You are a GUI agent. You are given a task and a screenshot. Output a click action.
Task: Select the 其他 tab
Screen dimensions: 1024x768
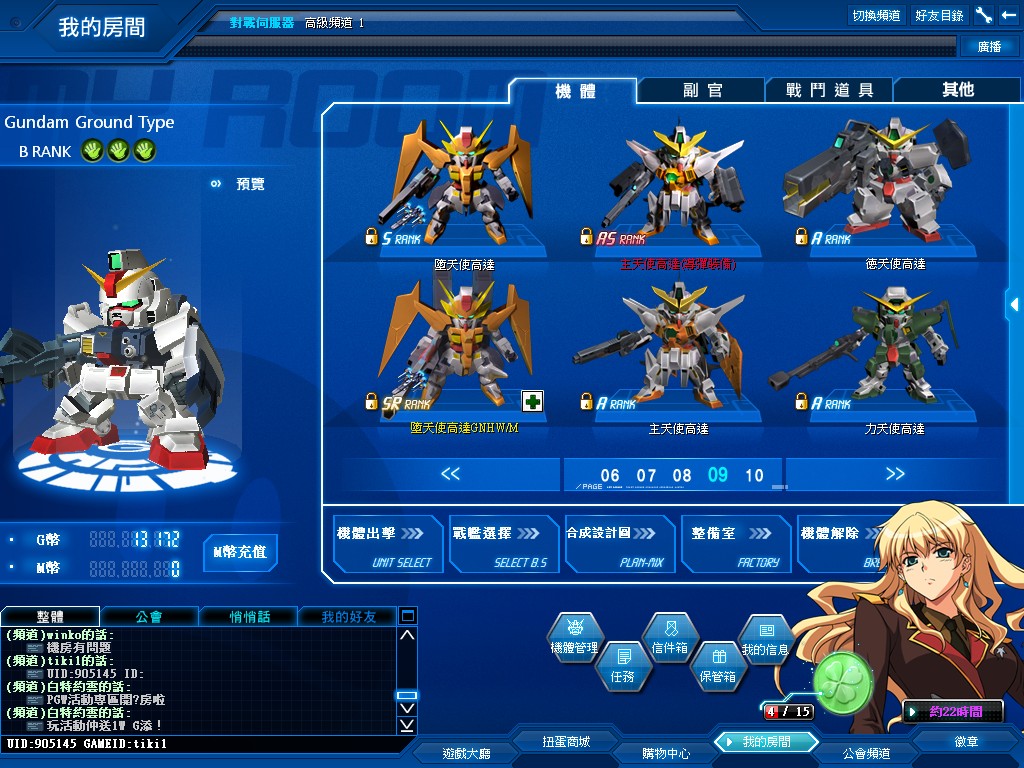coord(957,90)
